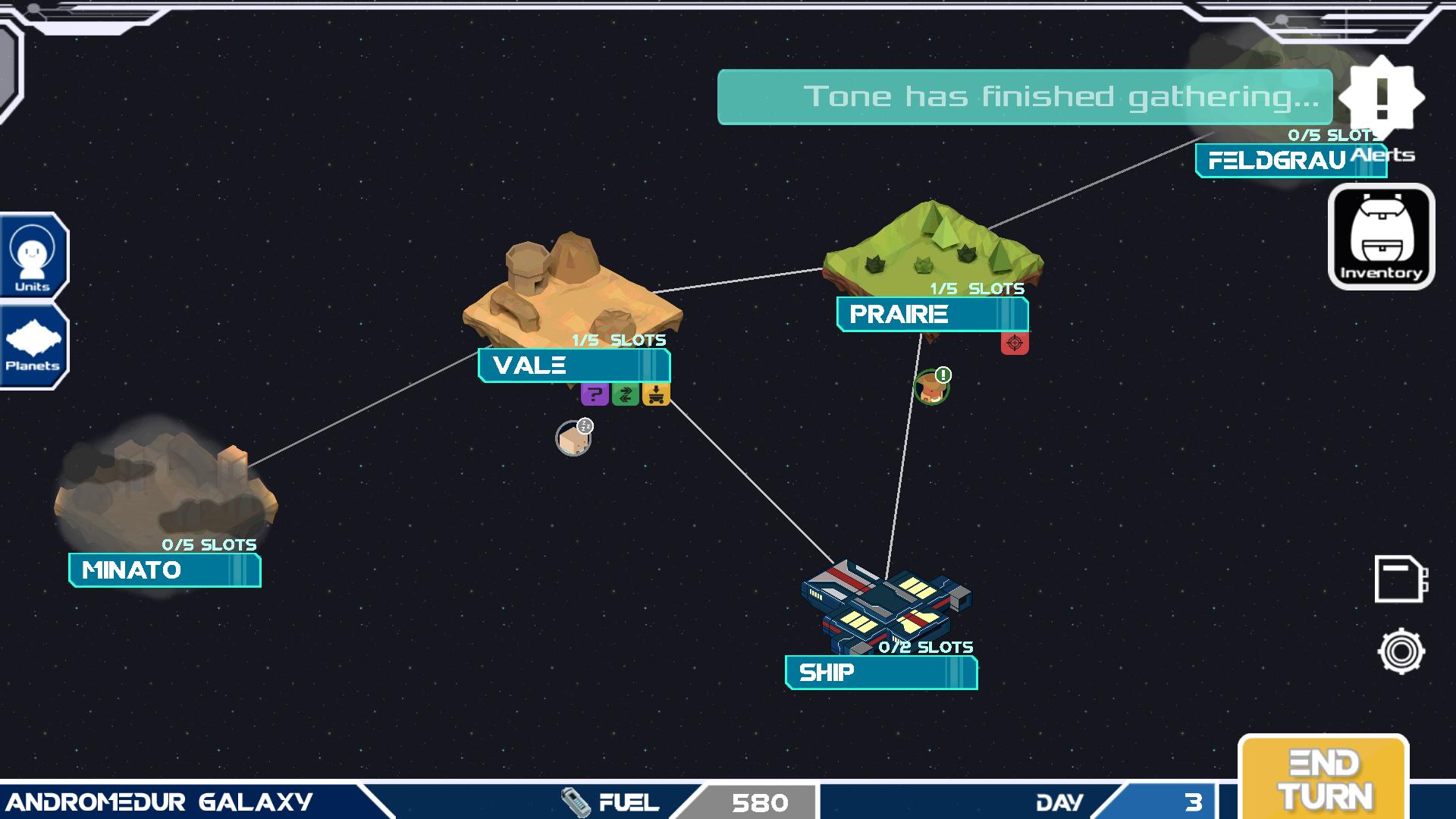Select the sleeping unit portrait
The height and width of the screenshot is (819, 1456).
coord(573,438)
